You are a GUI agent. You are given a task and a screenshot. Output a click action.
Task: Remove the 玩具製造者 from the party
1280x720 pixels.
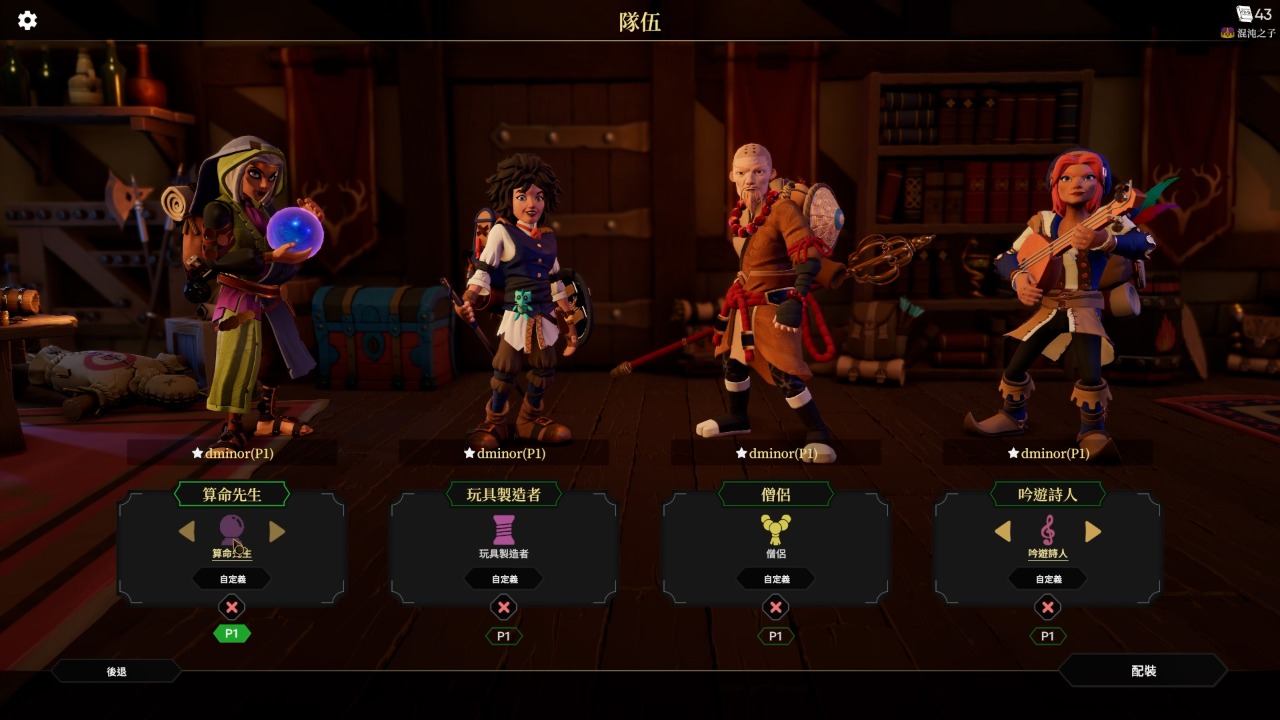point(504,607)
